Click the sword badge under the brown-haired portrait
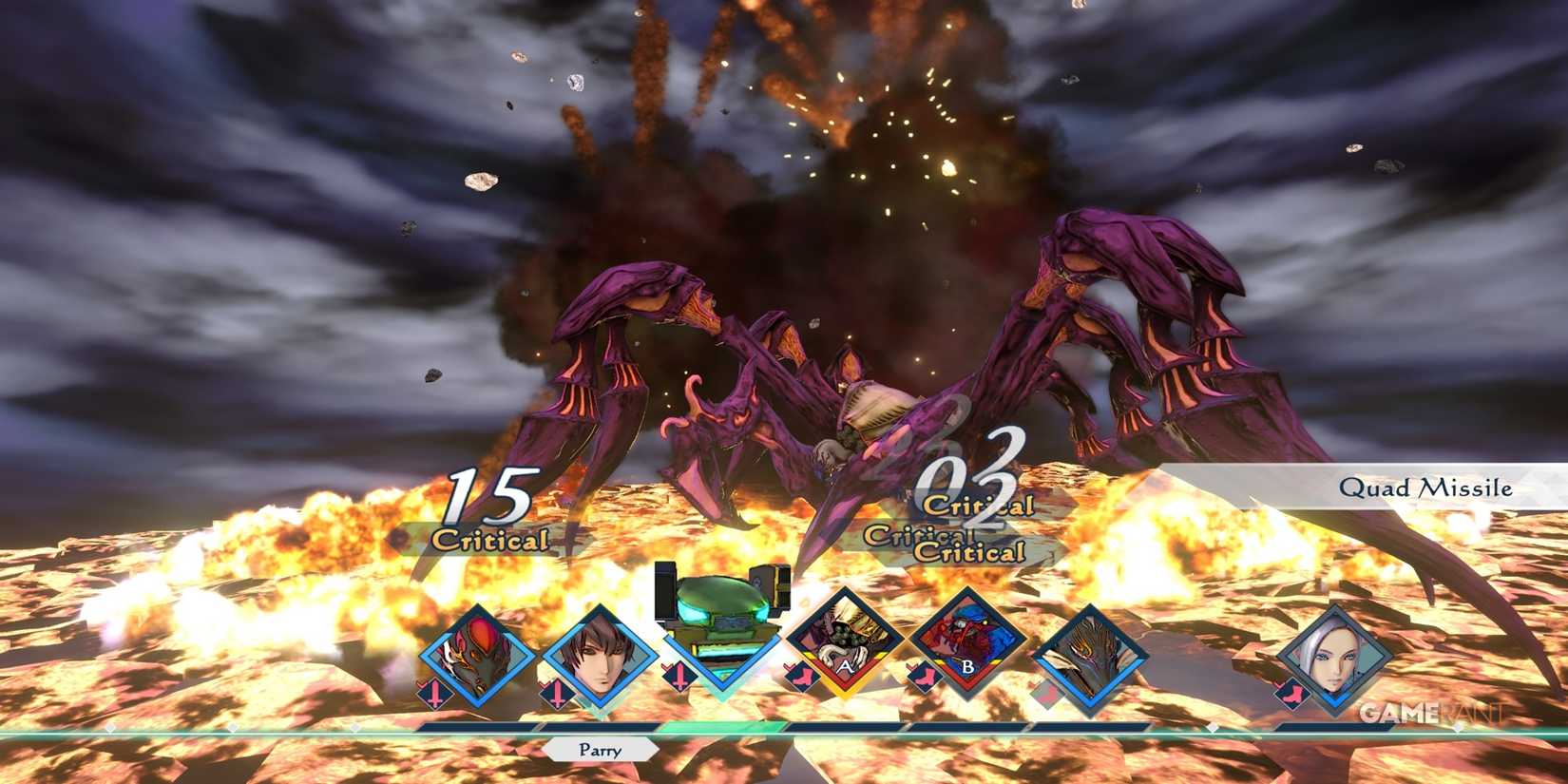This screenshot has width=1568, height=784. pyautogui.click(x=555, y=692)
